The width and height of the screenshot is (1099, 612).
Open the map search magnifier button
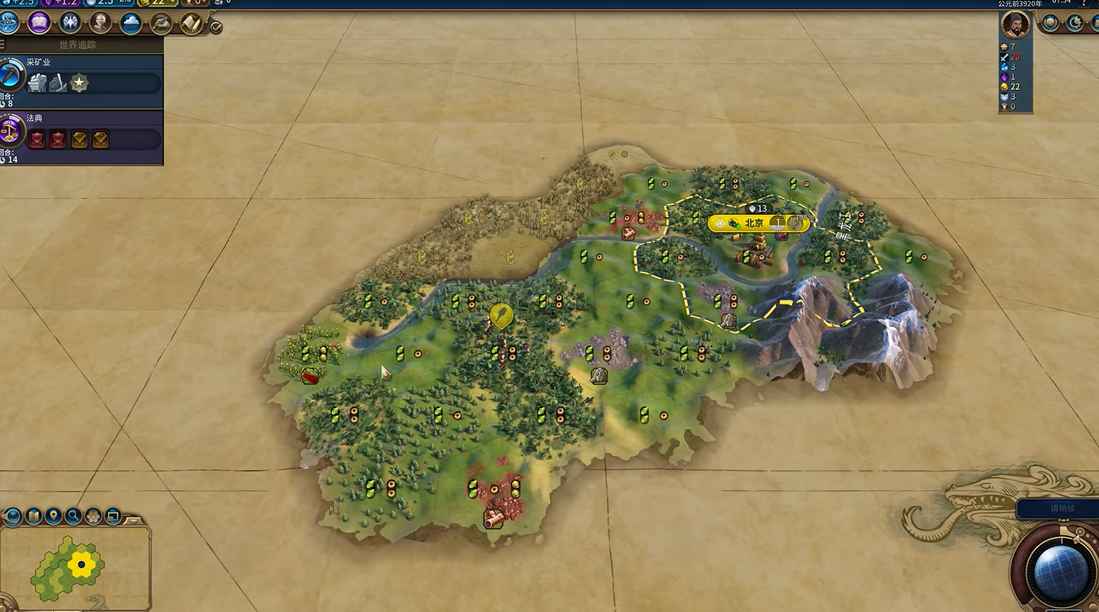coord(73,517)
